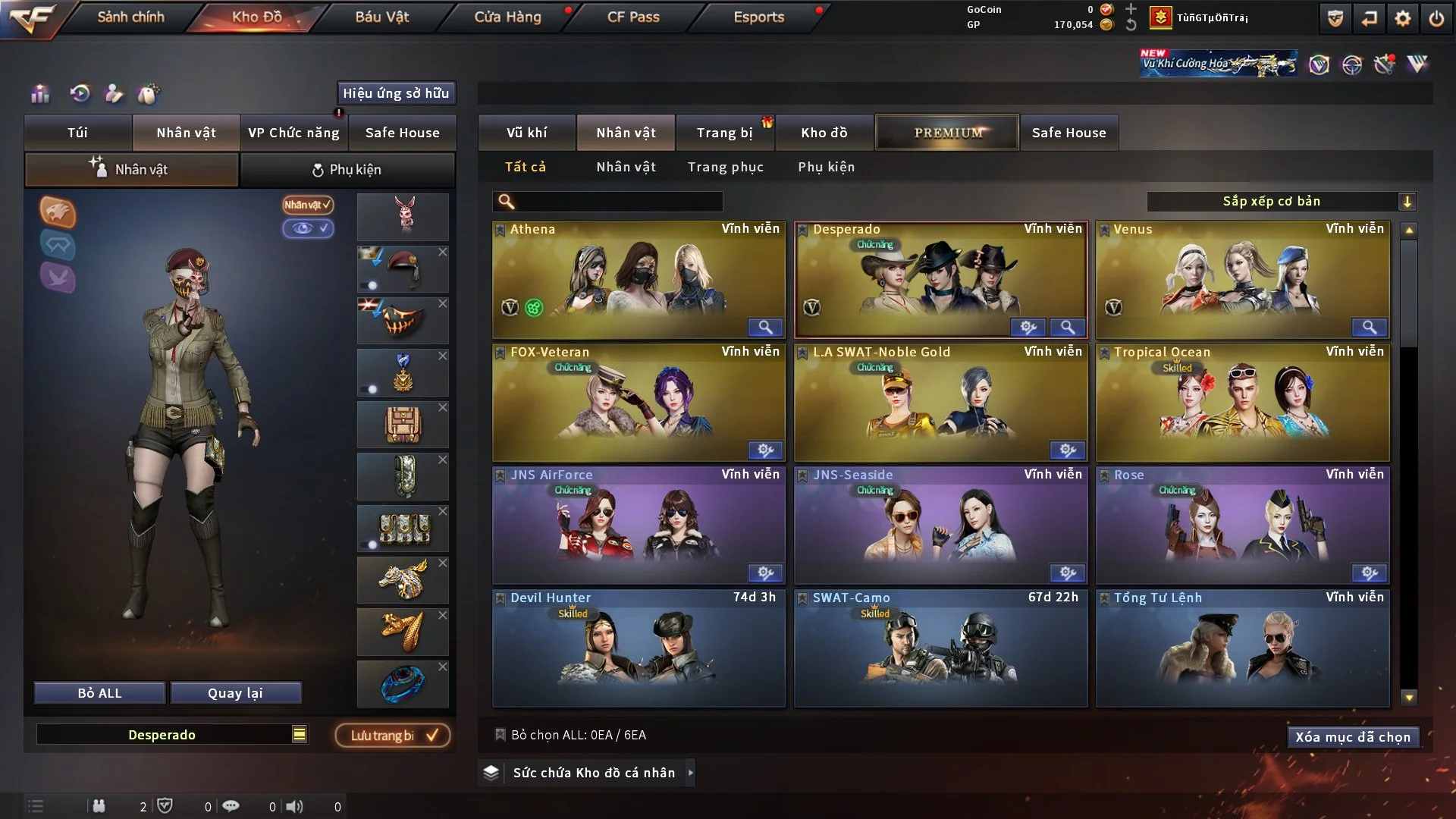Click the power exit icon
1456x819 pixels.
(1436, 18)
